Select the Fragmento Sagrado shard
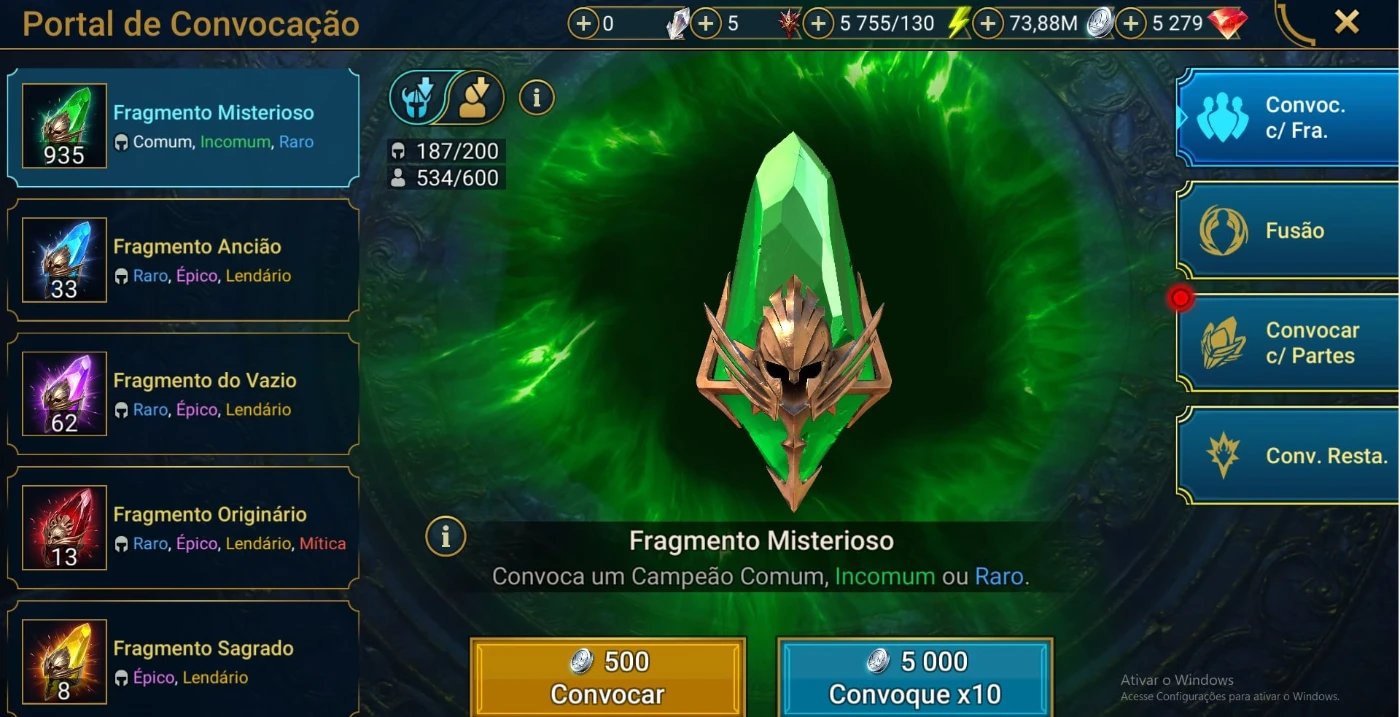The width and height of the screenshot is (1400, 717). point(183,661)
